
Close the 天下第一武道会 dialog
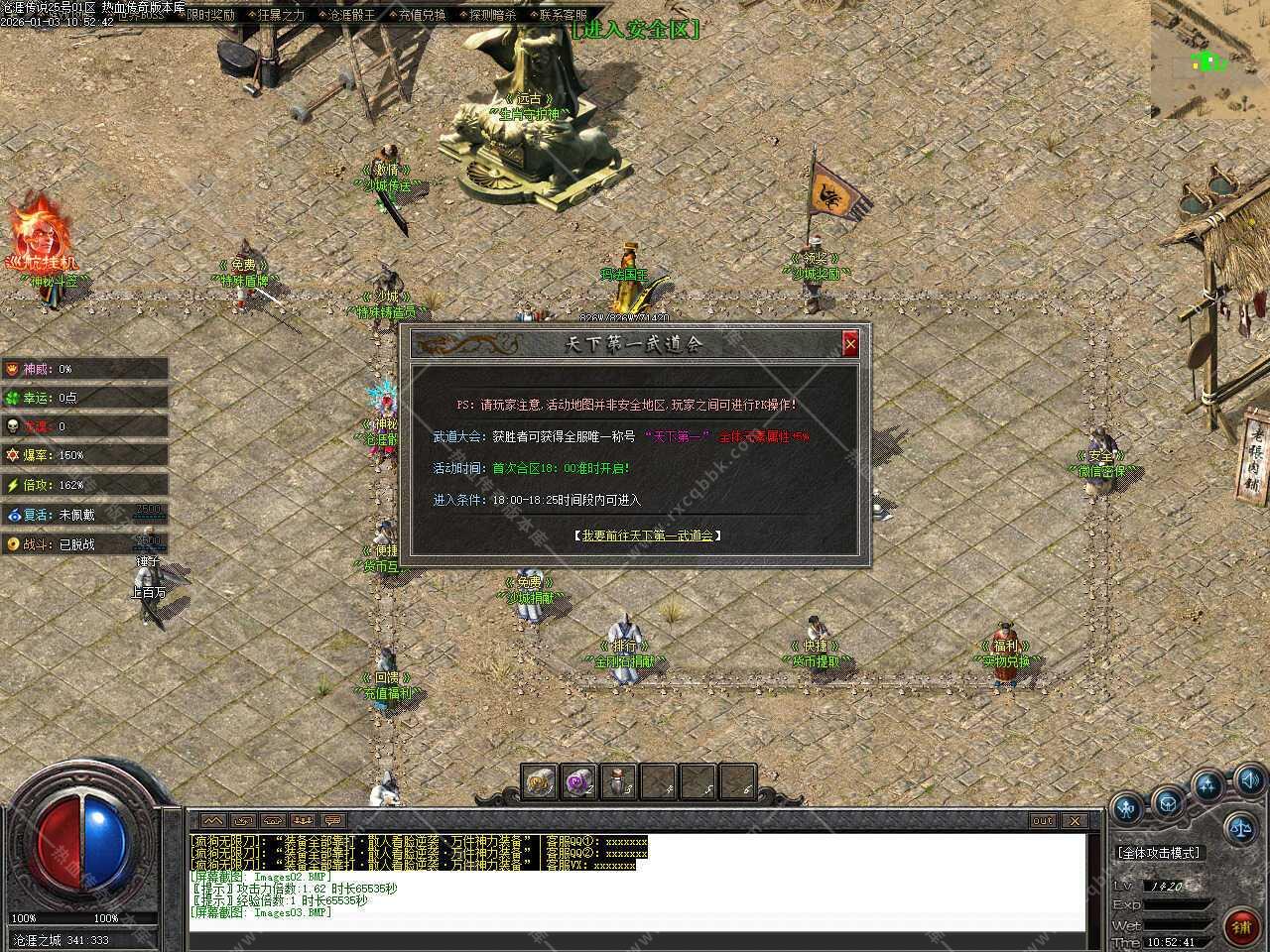point(850,344)
